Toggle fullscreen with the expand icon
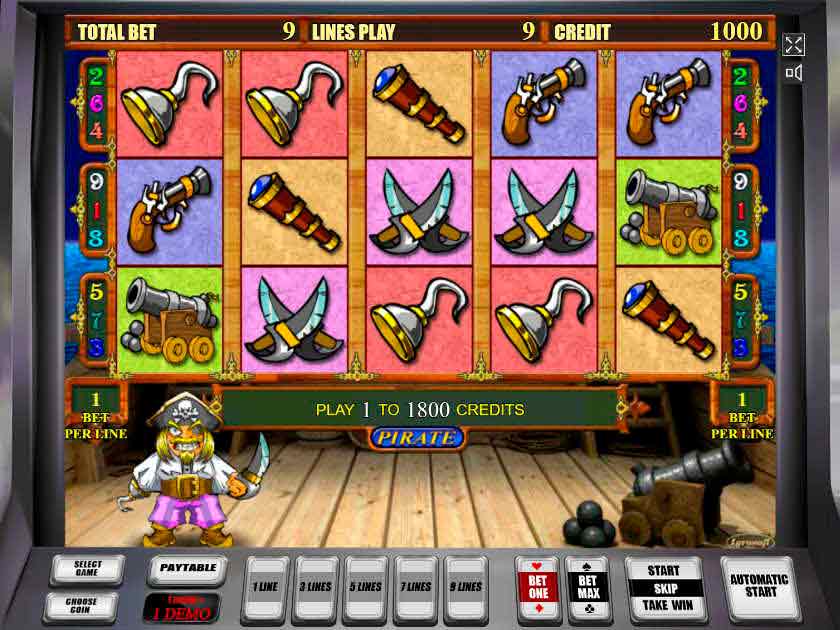840x630 pixels. 793,44
